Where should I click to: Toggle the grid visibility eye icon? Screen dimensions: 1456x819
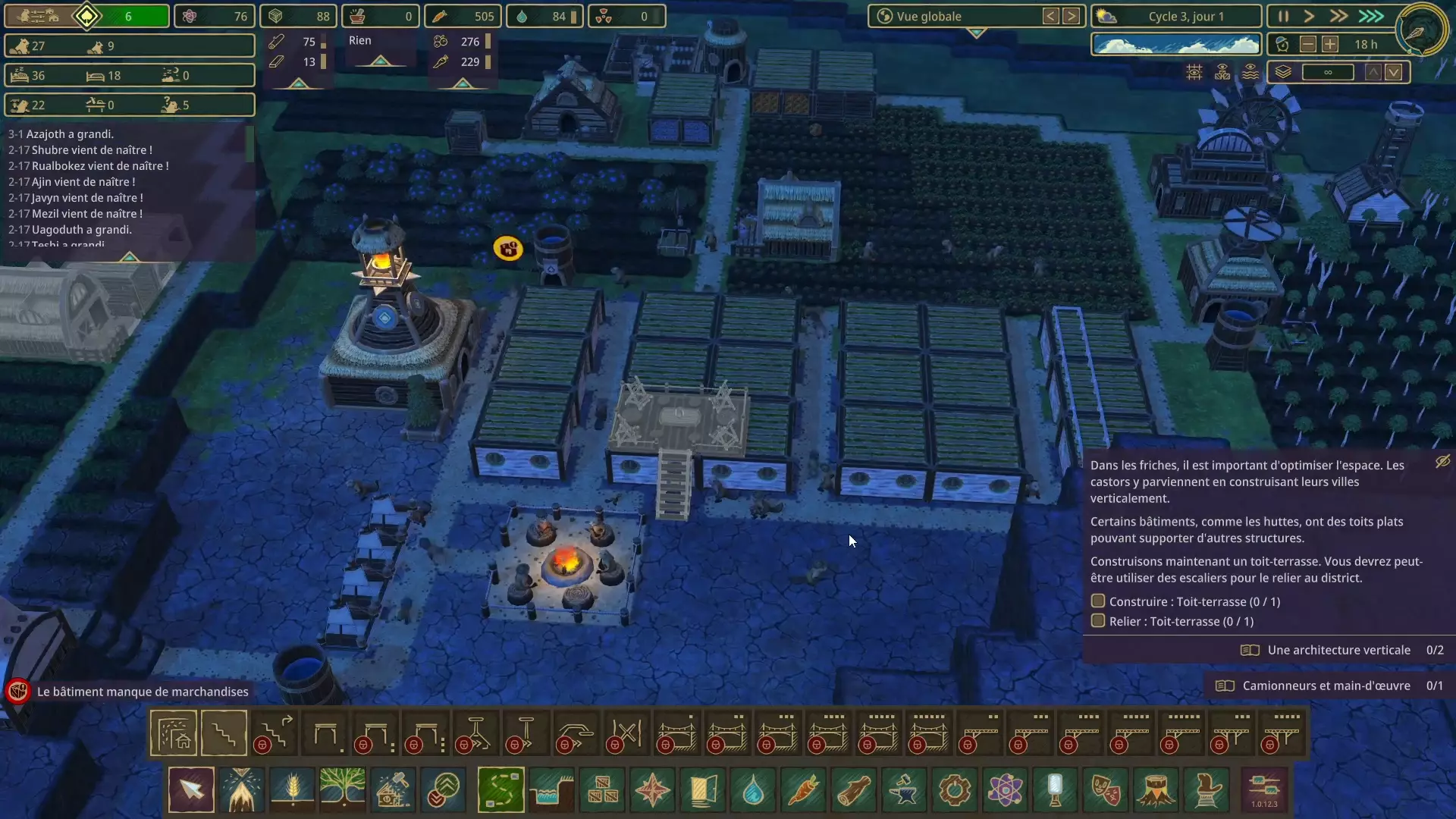point(1194,72)
